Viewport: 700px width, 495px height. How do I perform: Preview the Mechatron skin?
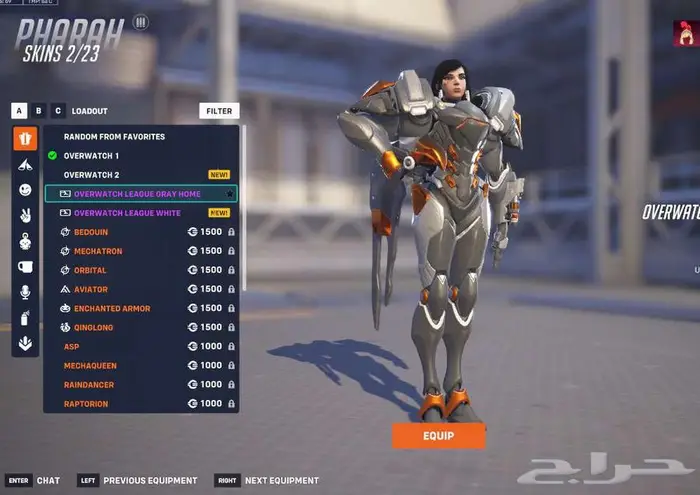[98, 251]
